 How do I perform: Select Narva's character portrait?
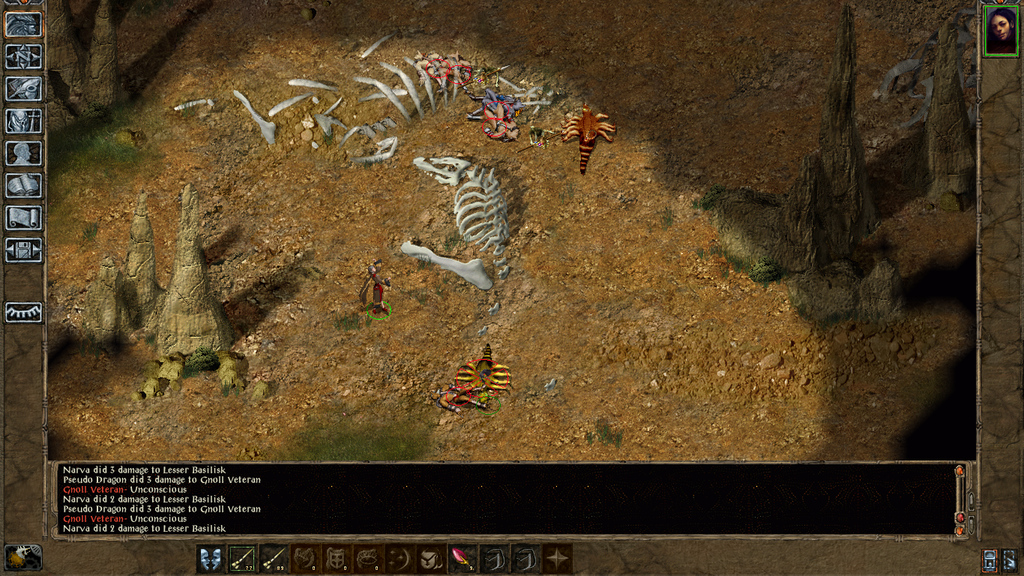pos(999,31)
